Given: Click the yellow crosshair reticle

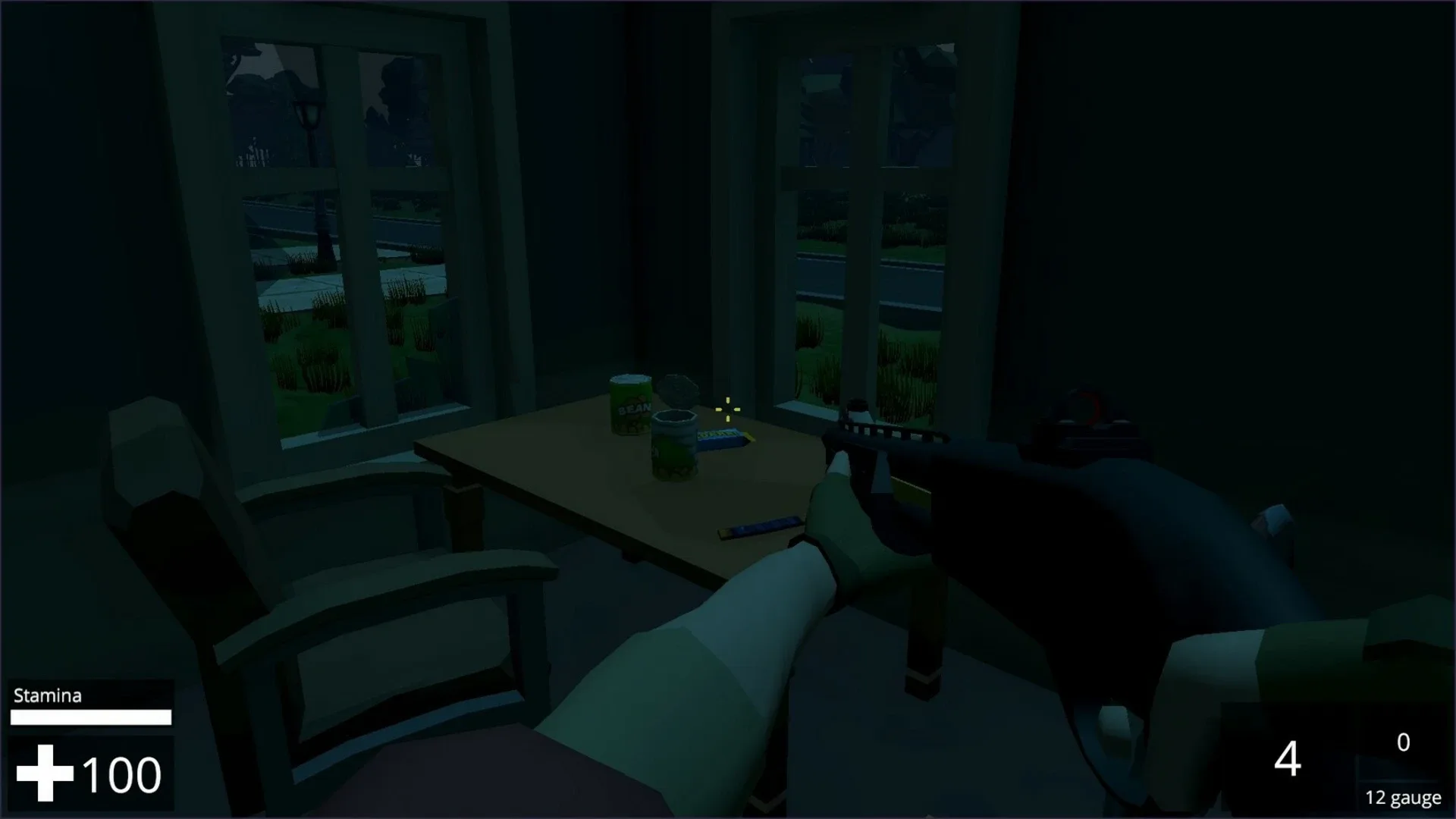Looking at the screenshot, I should 727,409.
